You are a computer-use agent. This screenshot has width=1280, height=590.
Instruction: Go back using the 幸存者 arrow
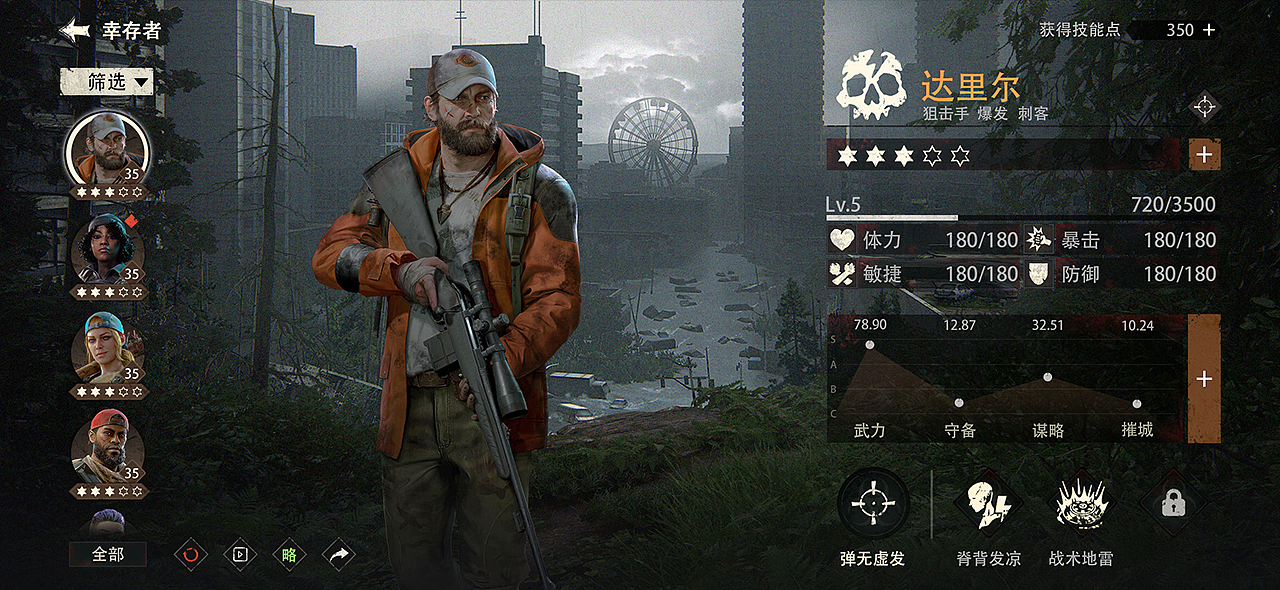click(75, 30)
